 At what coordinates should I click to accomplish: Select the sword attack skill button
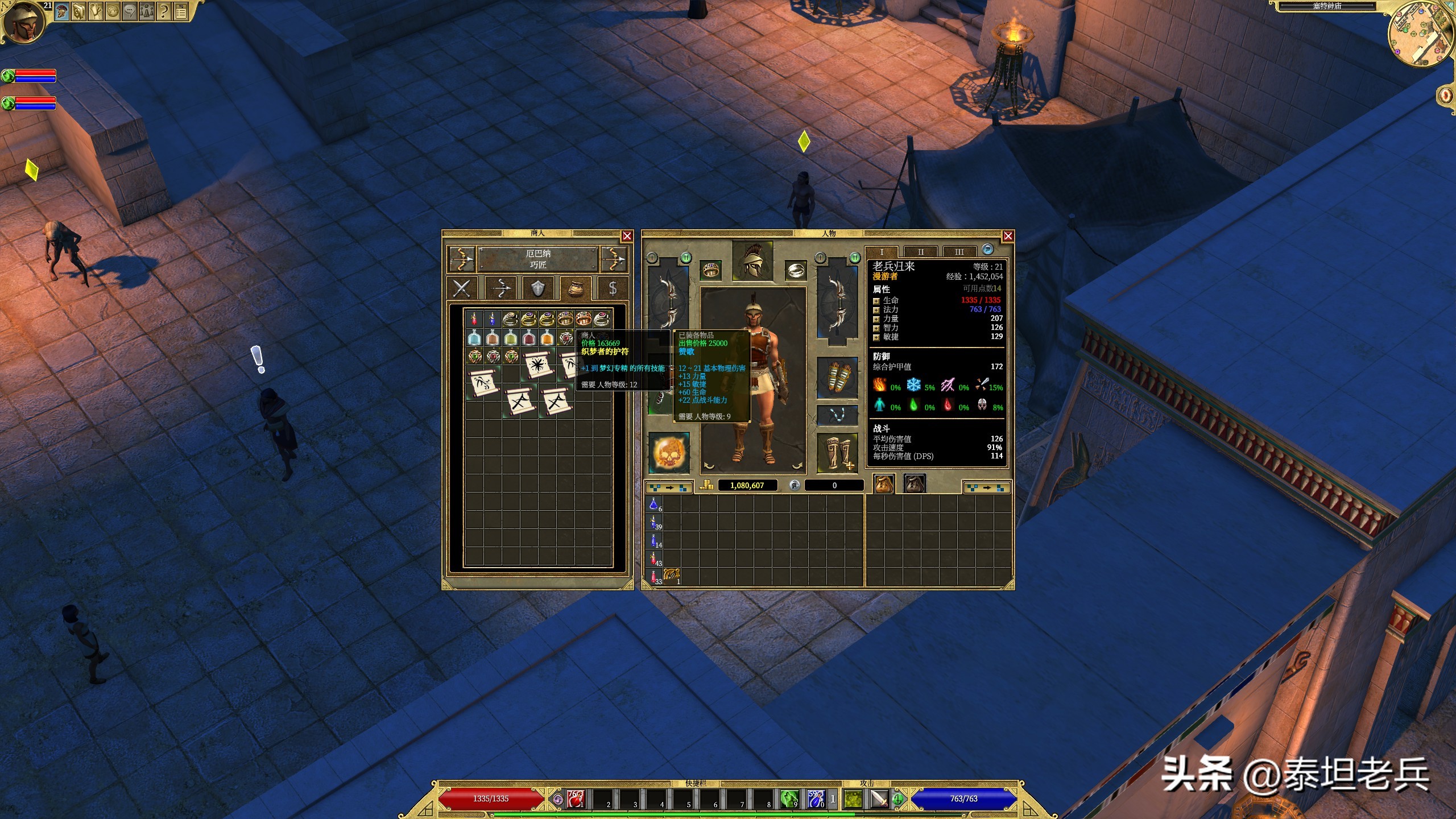click(x=879, y=799)
